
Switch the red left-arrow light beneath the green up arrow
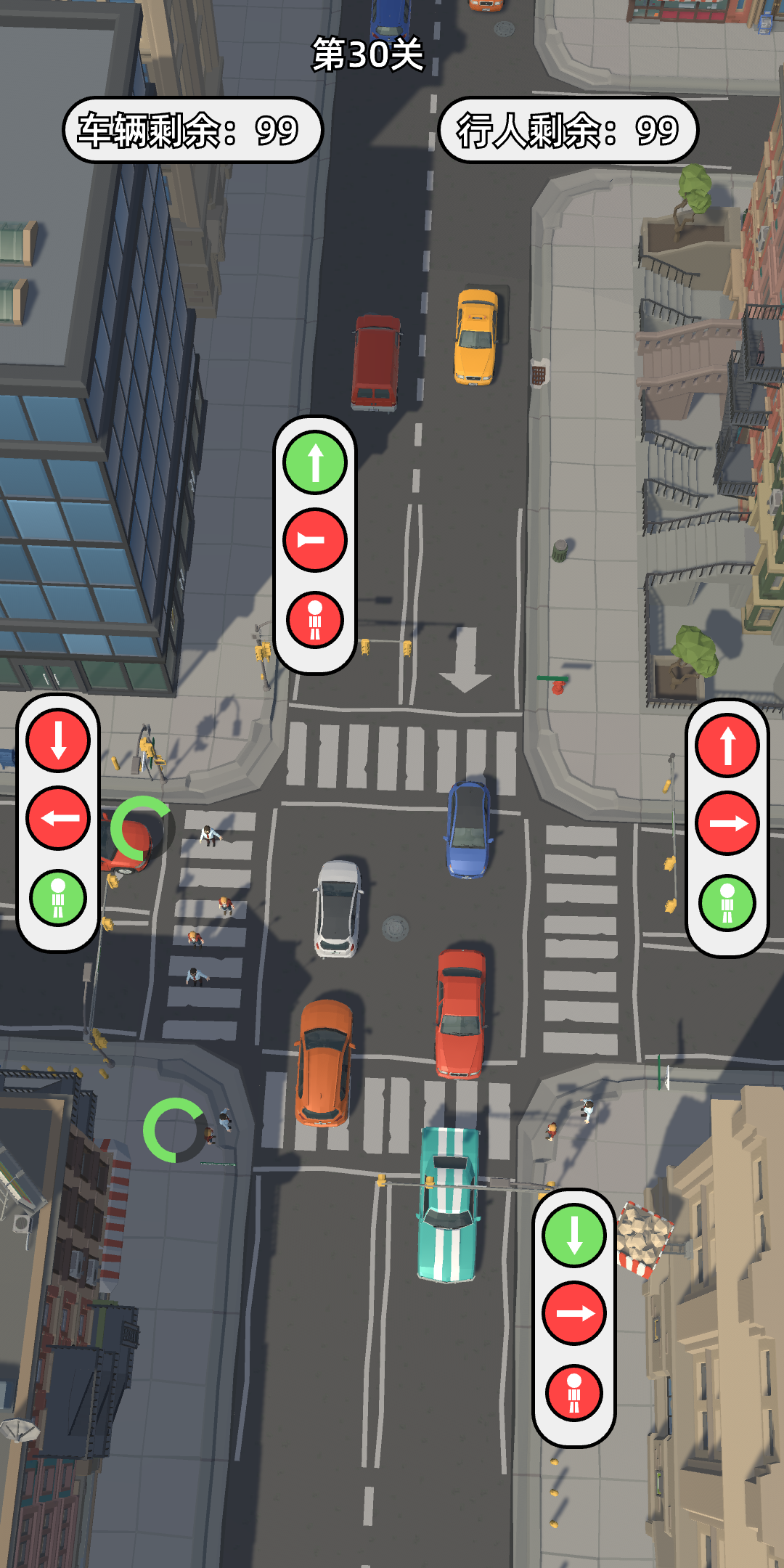(314, 540)
